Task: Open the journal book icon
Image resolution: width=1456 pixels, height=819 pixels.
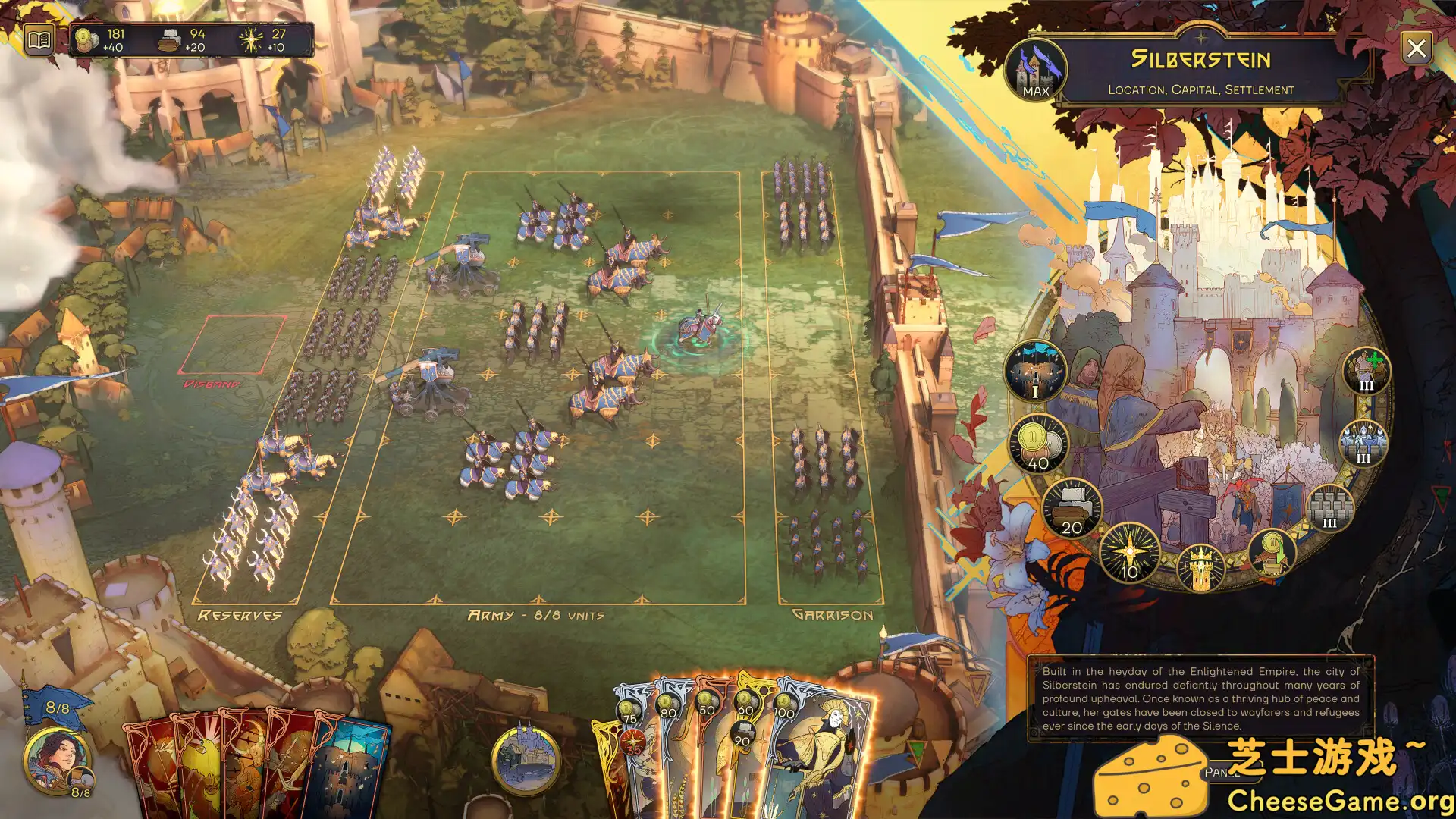Action: click(x=39, y=39)
